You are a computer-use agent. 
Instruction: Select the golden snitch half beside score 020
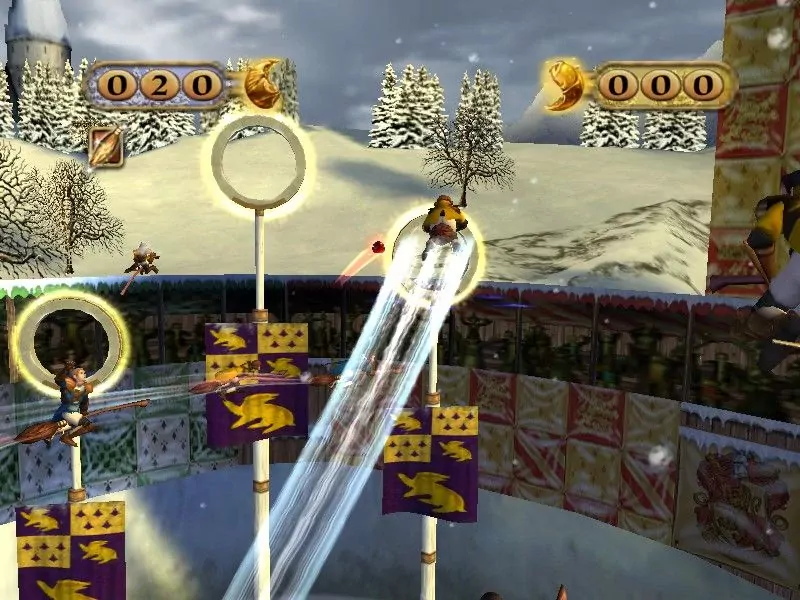[262, 83]
